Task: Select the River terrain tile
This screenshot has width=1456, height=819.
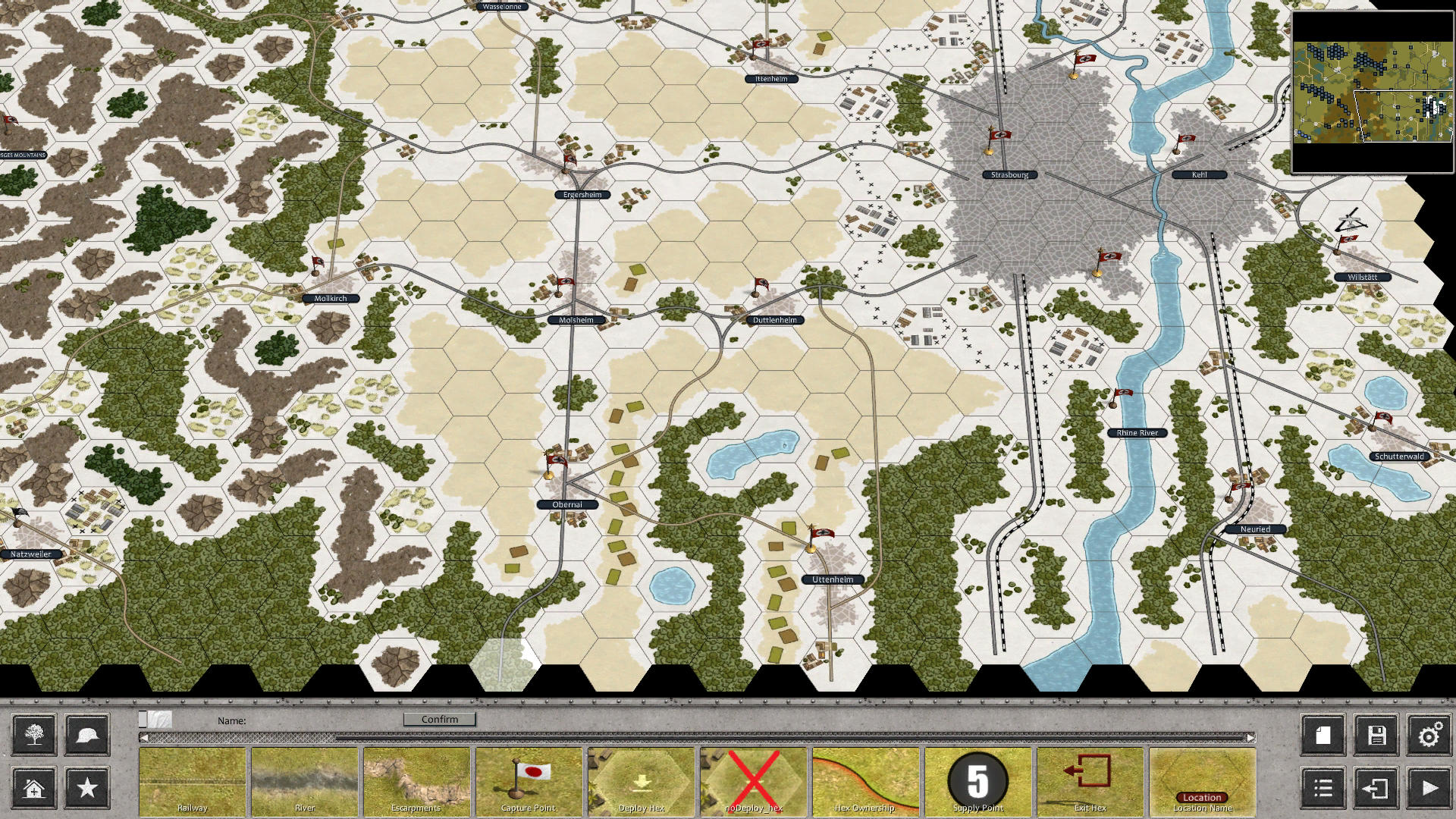Action: tap(306, 781)
